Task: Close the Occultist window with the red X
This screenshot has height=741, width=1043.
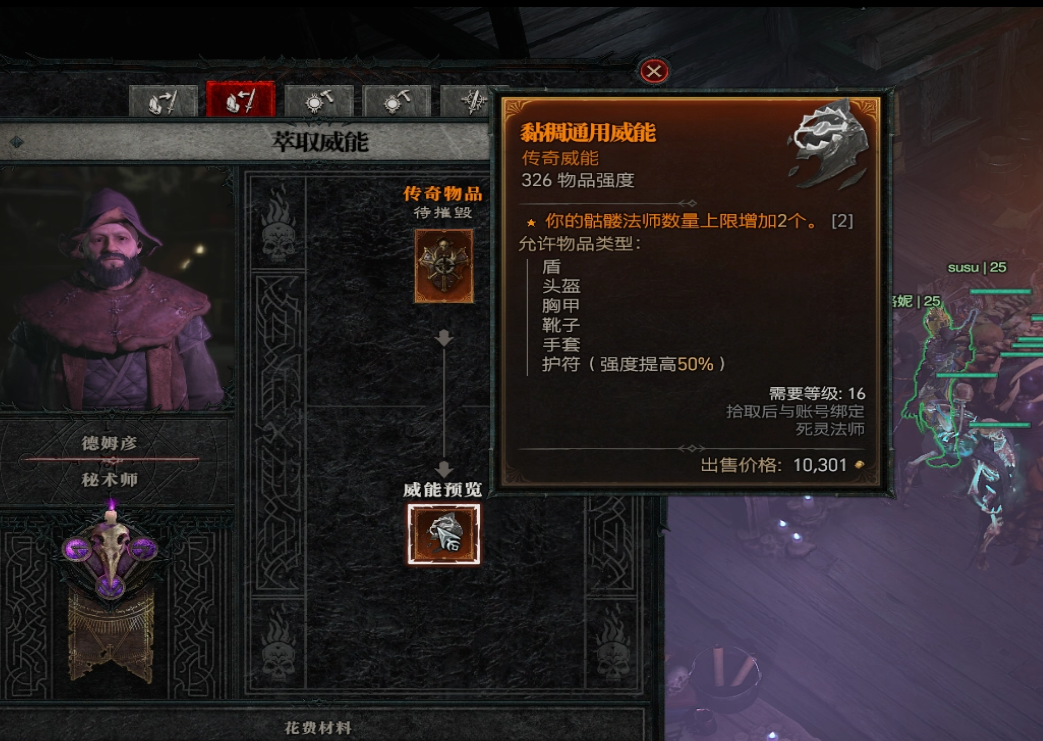Action: coord(653,71)
